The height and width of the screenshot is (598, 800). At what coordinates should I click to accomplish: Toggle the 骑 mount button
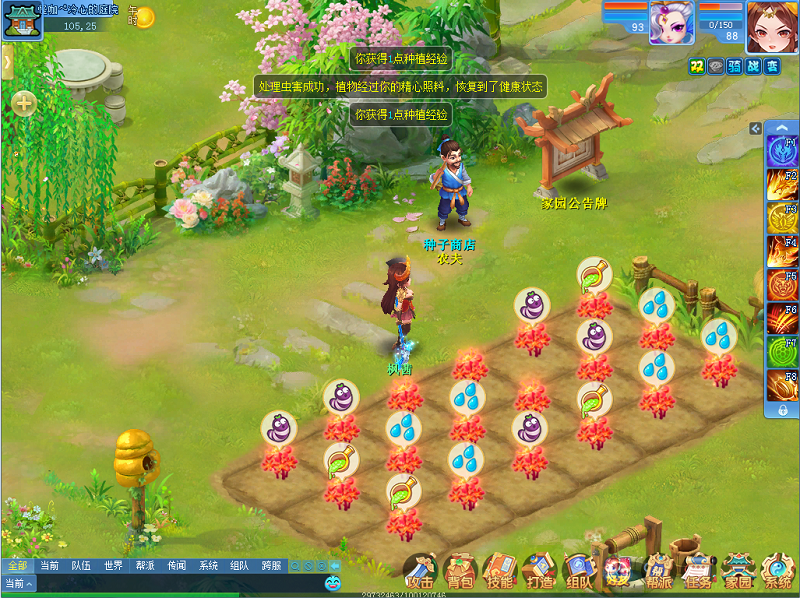(735, 66)
